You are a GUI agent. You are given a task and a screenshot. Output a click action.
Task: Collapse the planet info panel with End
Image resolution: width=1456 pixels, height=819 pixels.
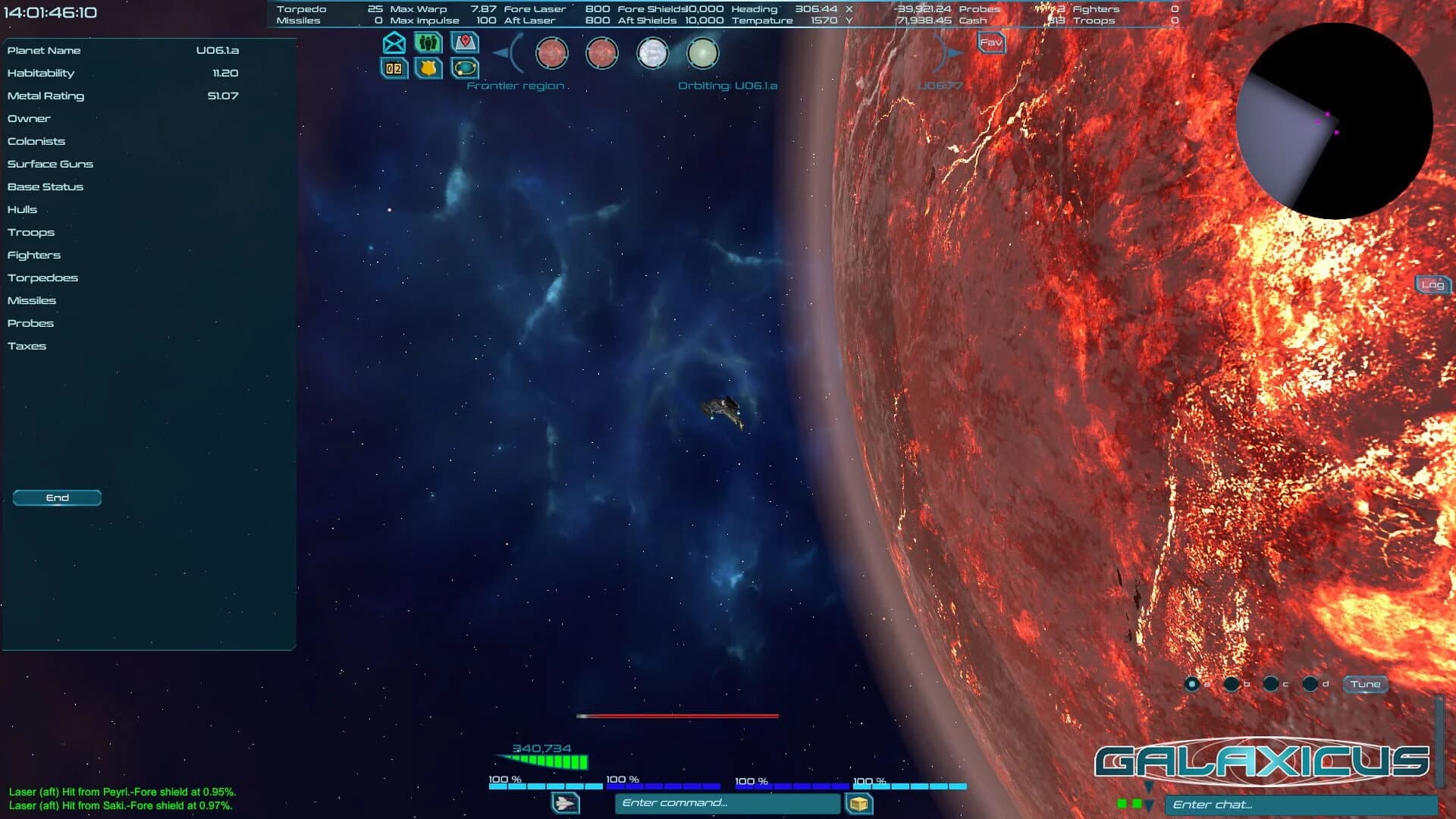[56, 497]
